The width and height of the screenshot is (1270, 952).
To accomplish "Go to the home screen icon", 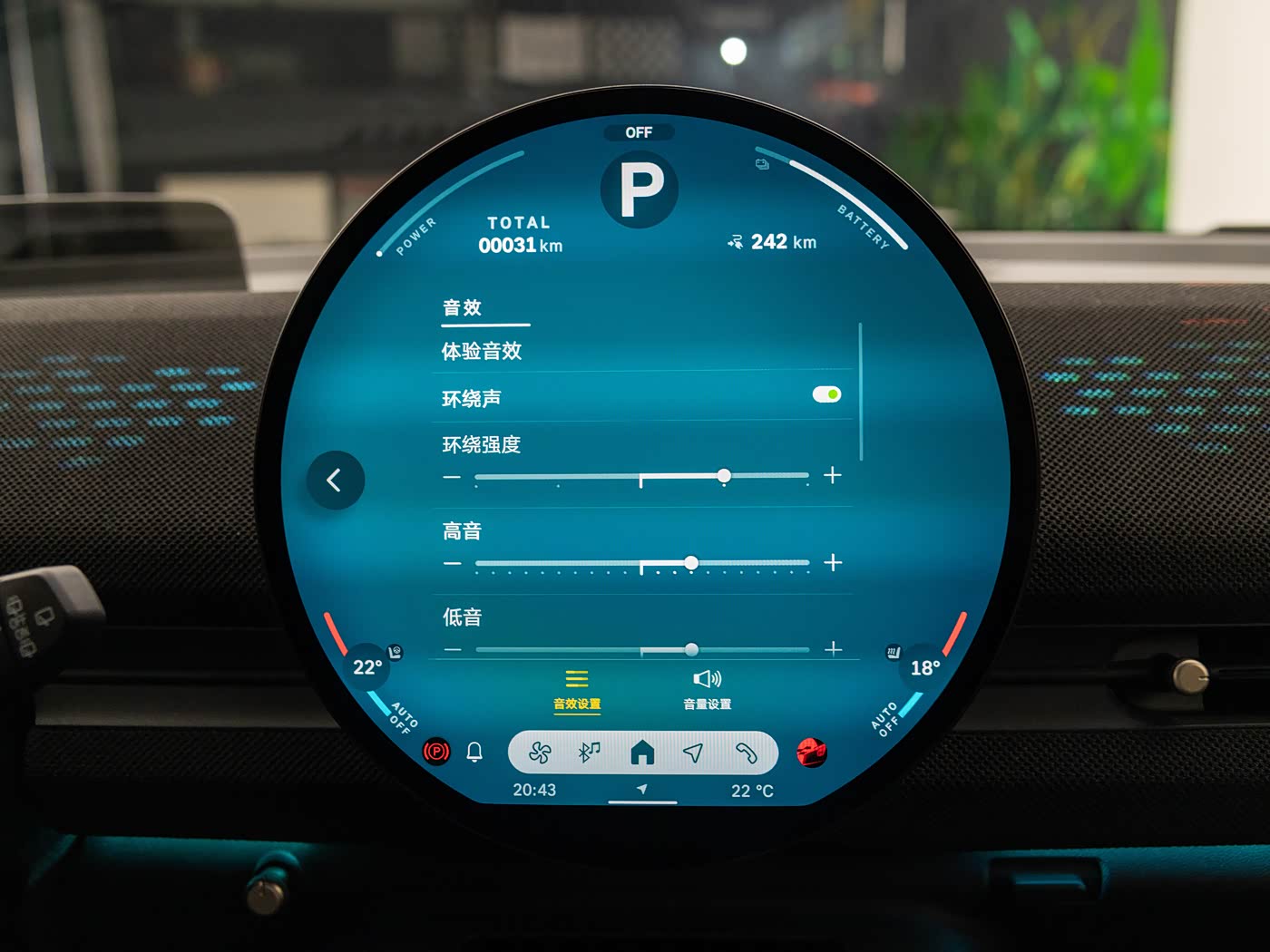I will click(642, 753).
